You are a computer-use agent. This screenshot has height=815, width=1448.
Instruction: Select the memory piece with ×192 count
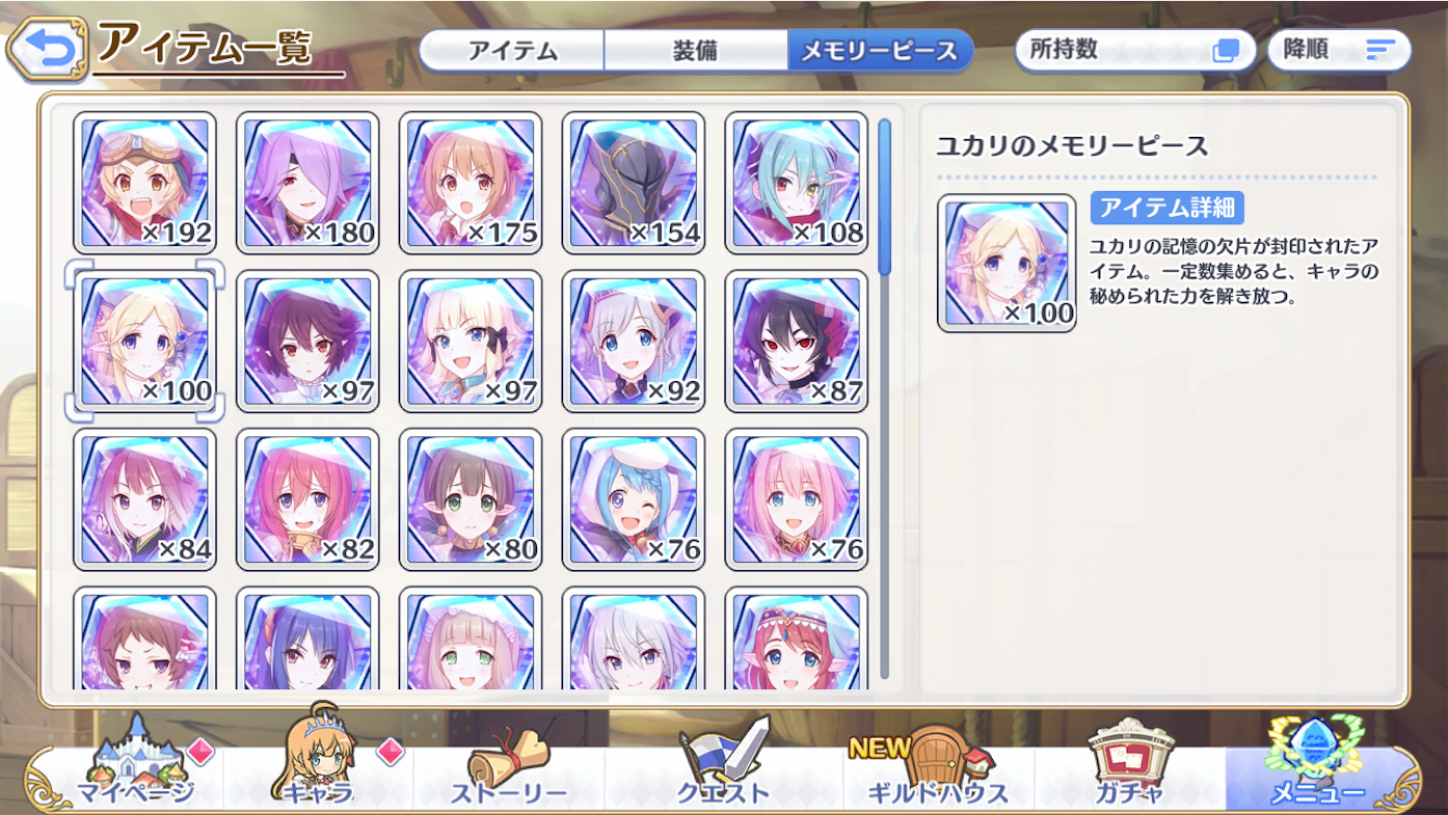(x=144, y=181)
